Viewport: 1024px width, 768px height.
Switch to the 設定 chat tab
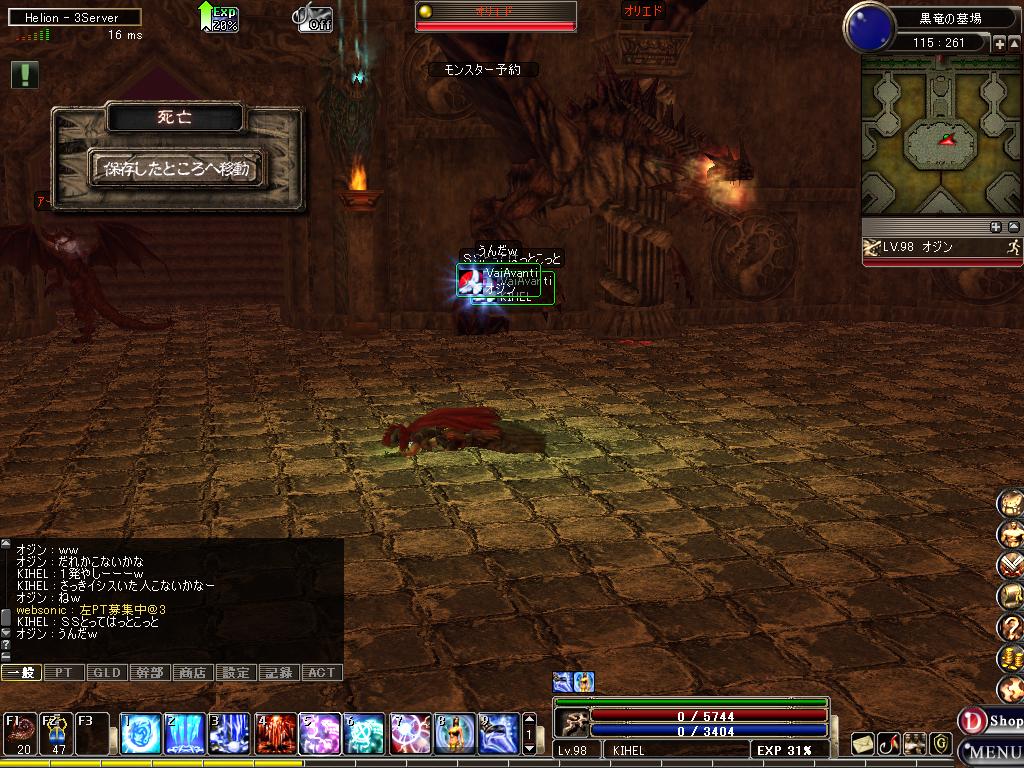[236, 673]
